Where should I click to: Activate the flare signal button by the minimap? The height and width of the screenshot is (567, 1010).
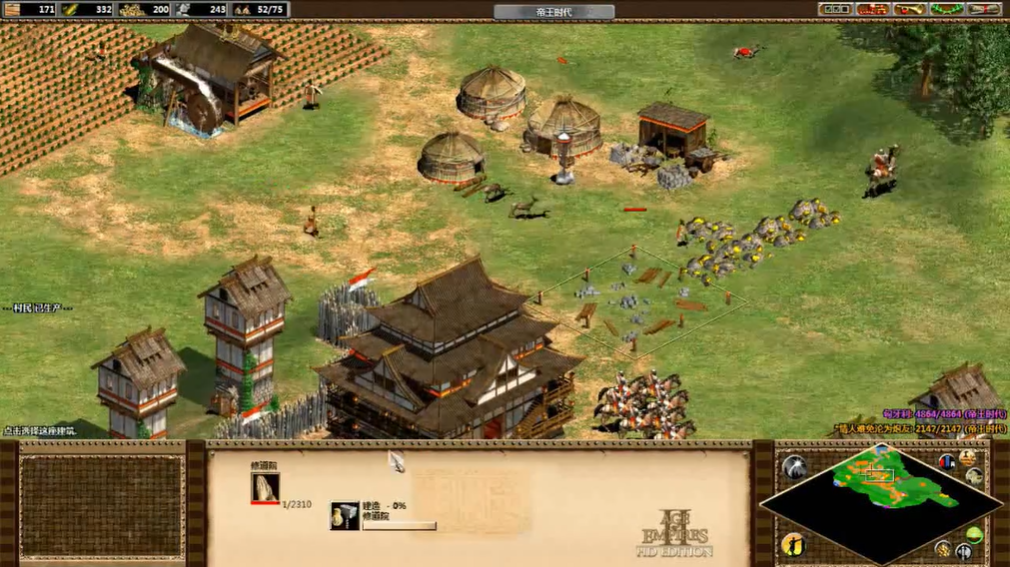pos(795,466)
